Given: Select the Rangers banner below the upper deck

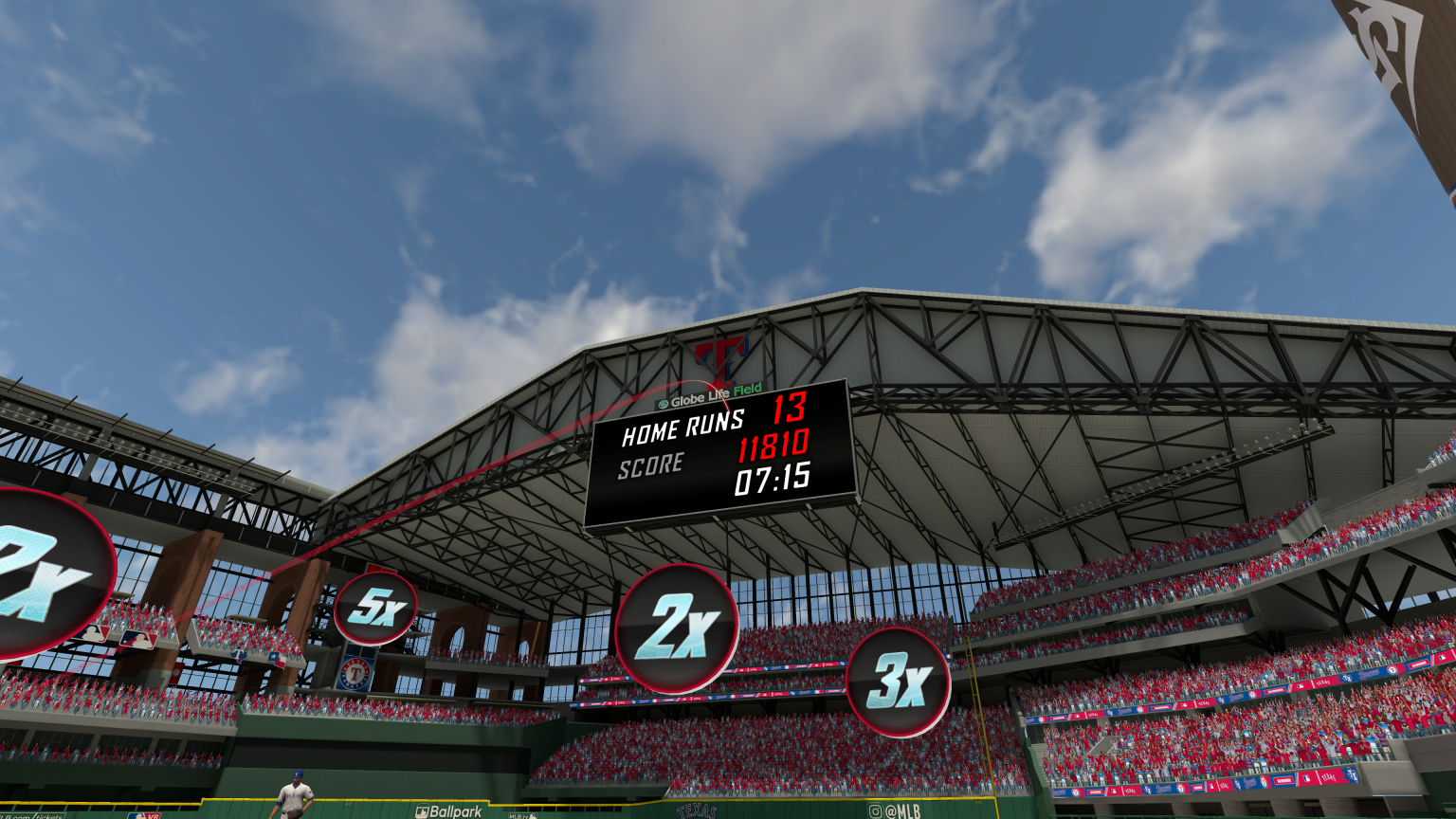Looking at the screenshot, I should 354,674.
